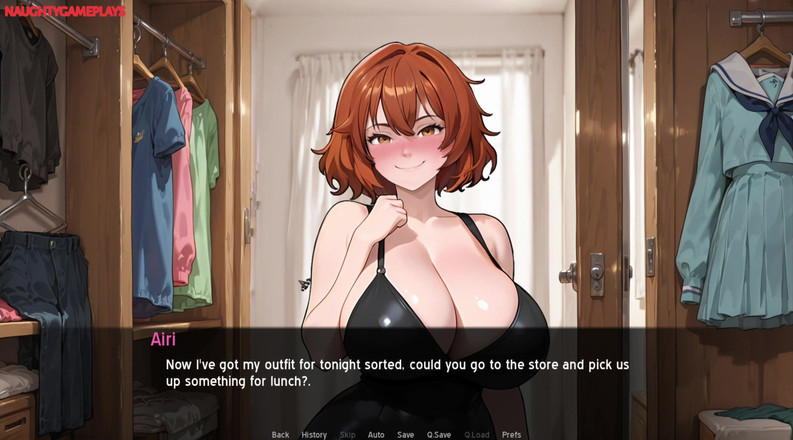793x440 pixels.
Task: Open the Save game menu
Action: 405,434
